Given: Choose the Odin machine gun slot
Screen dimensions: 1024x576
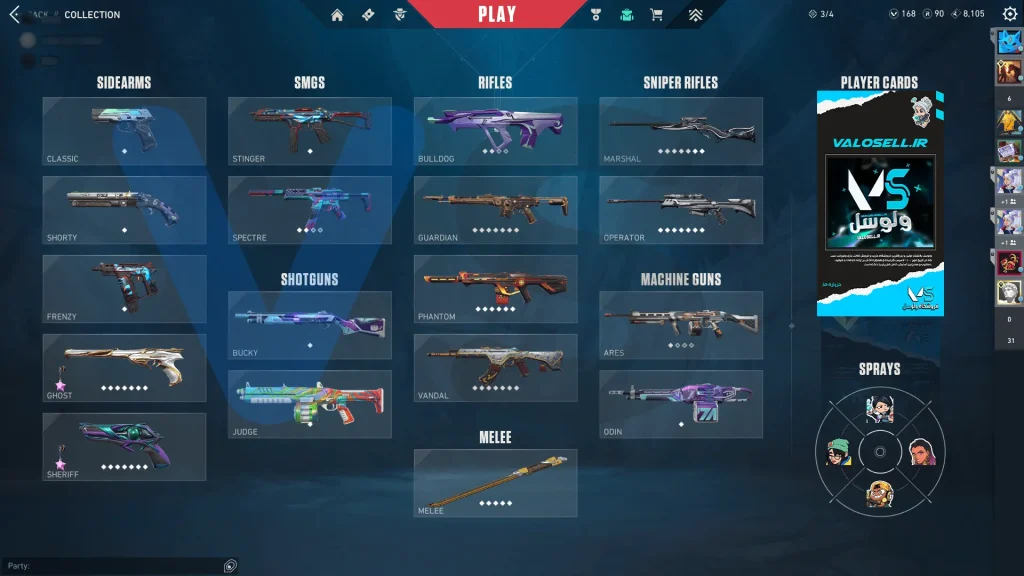Looking at the screenshot, I should coord(681,404).
